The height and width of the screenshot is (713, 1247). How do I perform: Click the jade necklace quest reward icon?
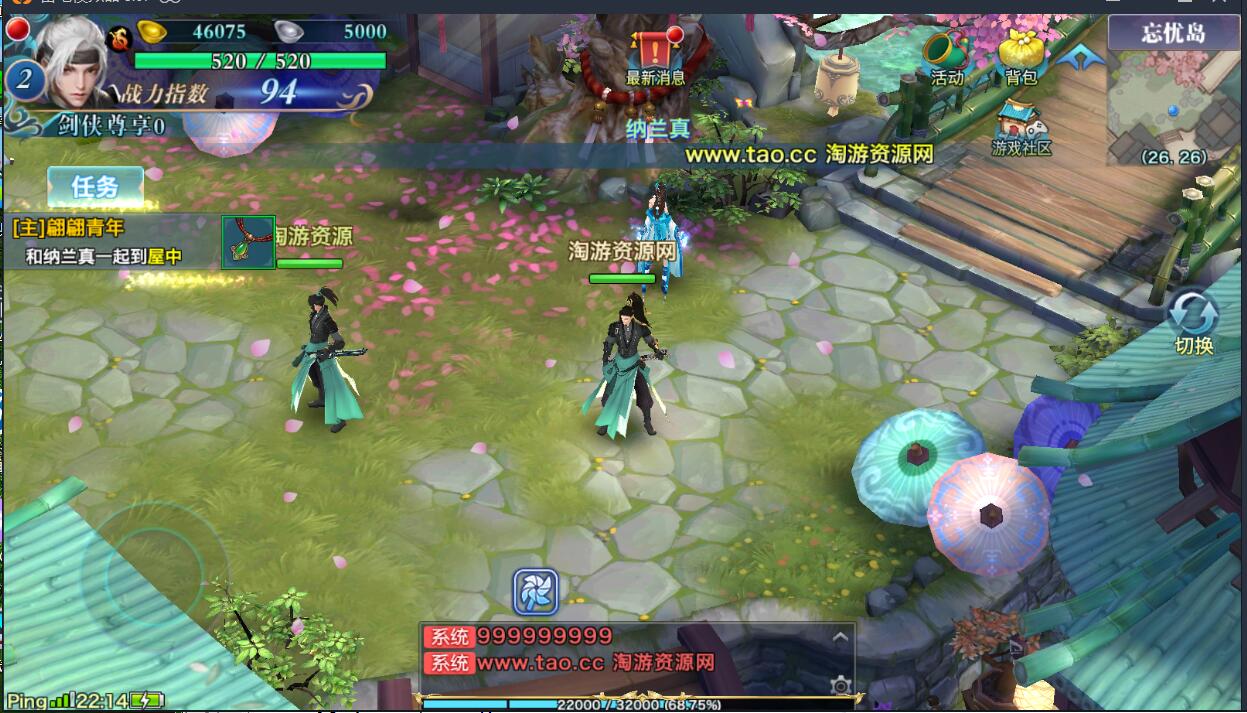248,243
